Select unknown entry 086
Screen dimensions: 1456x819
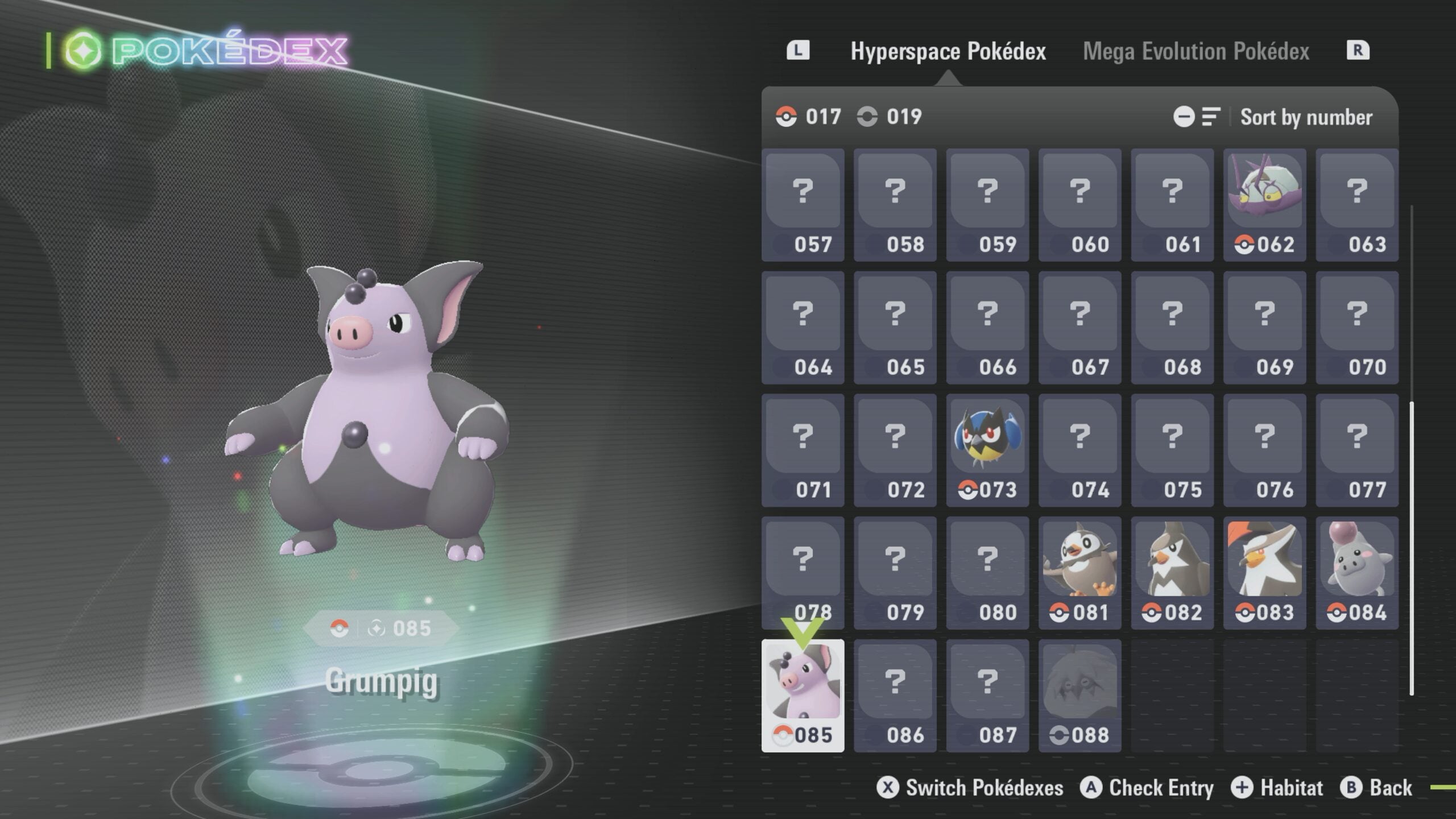[x=895, y=696]
